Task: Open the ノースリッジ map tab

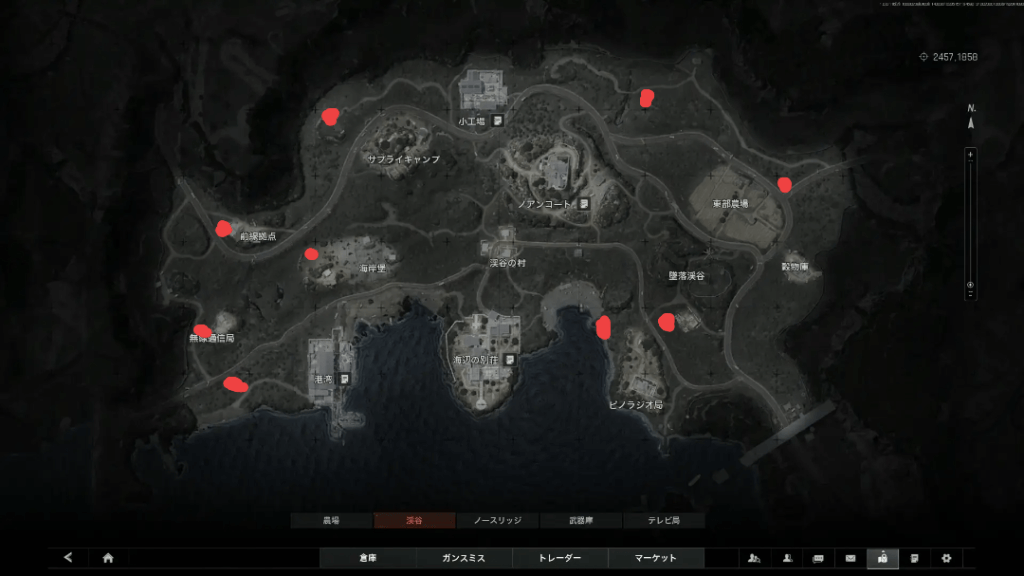Action: pos(497,521)
